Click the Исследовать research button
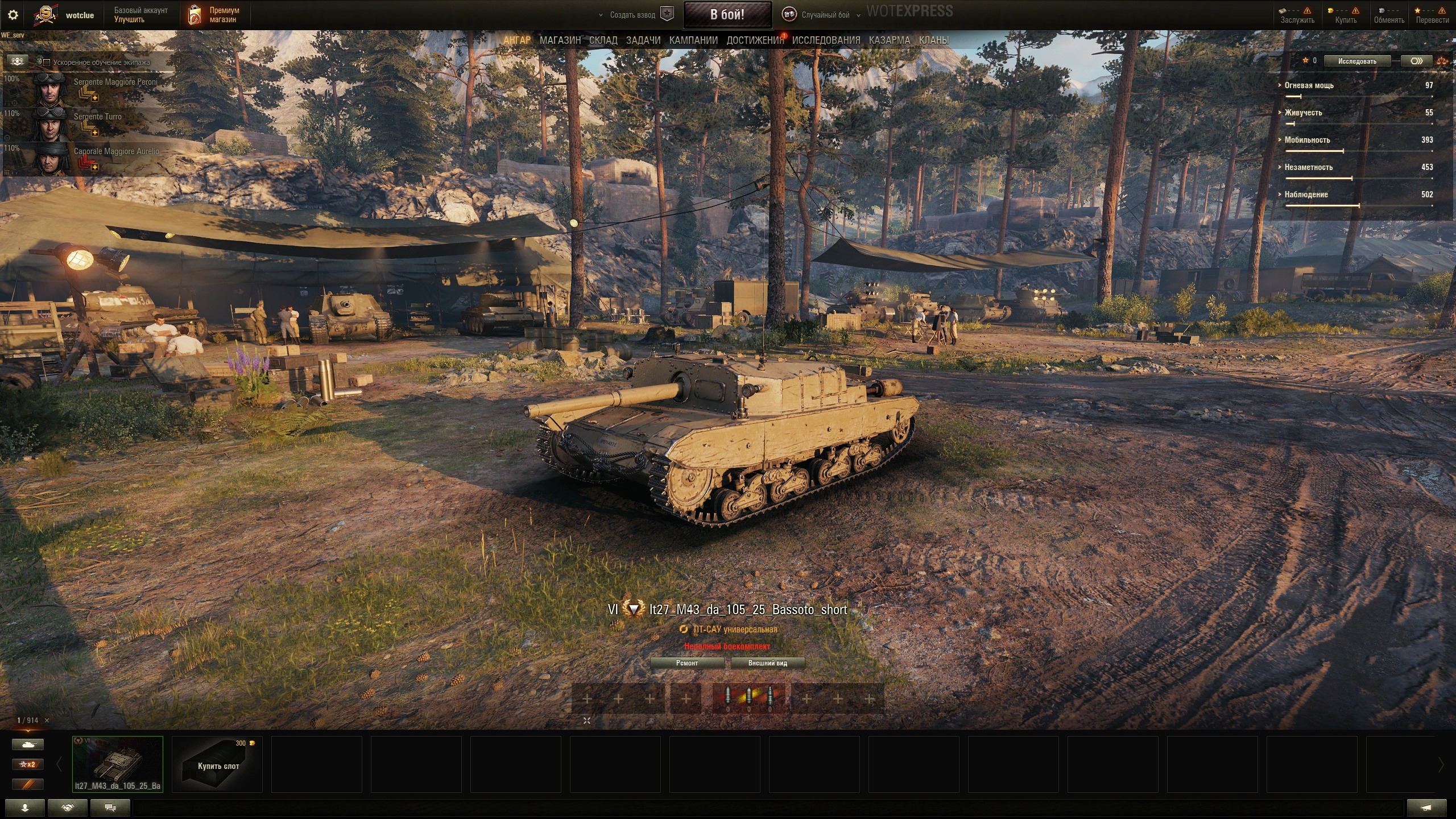 (1356, 61)
